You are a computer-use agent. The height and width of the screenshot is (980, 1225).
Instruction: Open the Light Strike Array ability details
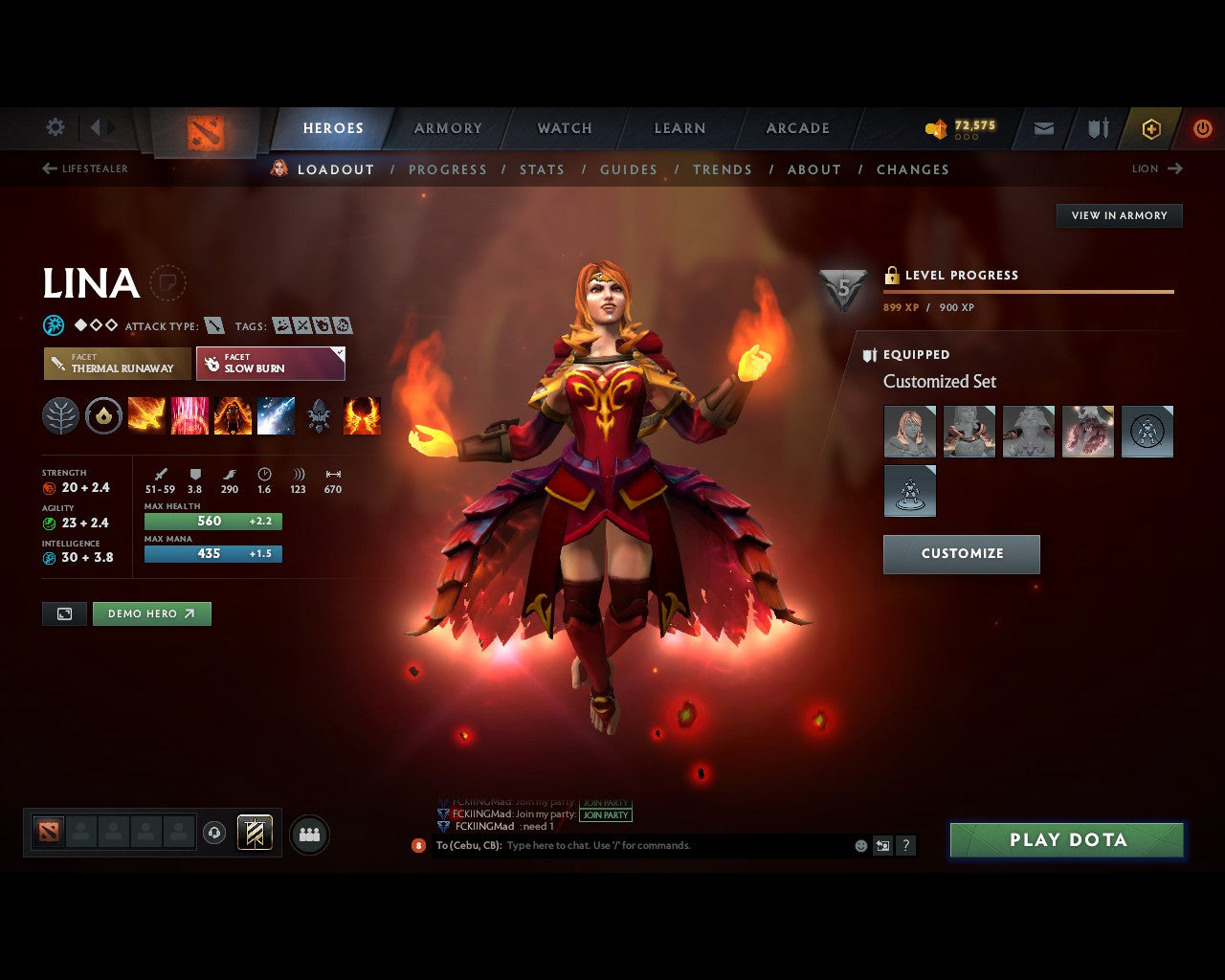[x=189, y=413]
